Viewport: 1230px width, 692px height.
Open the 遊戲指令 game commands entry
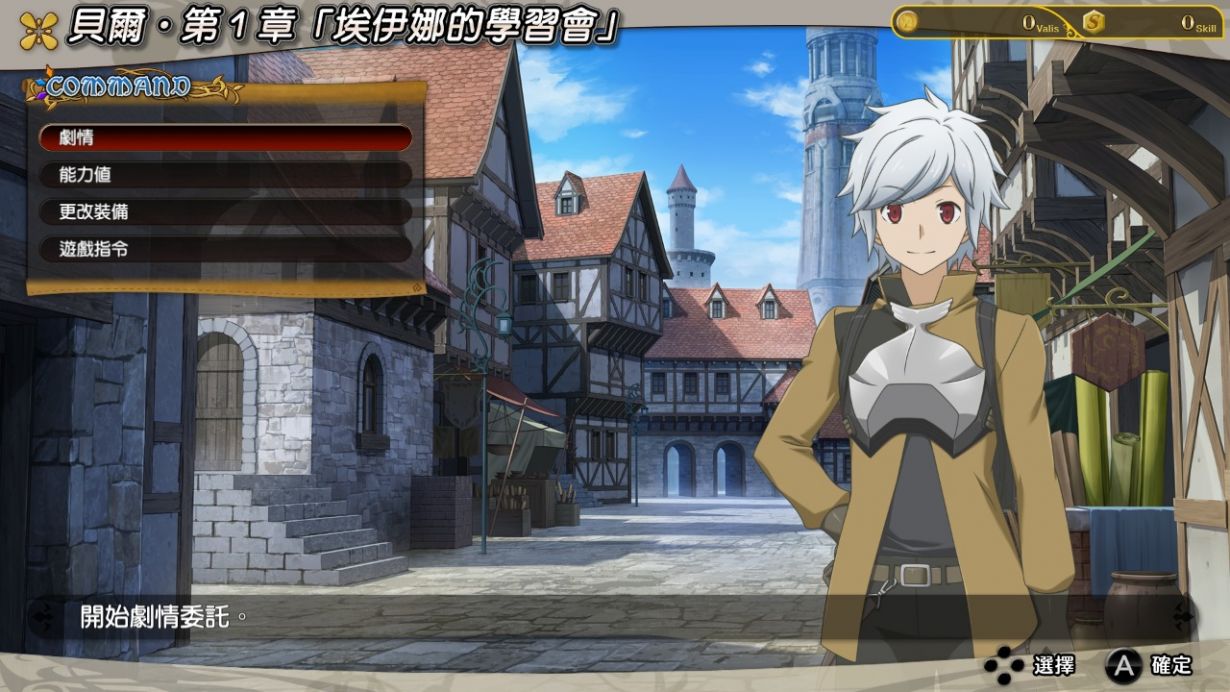coord(225,249)
